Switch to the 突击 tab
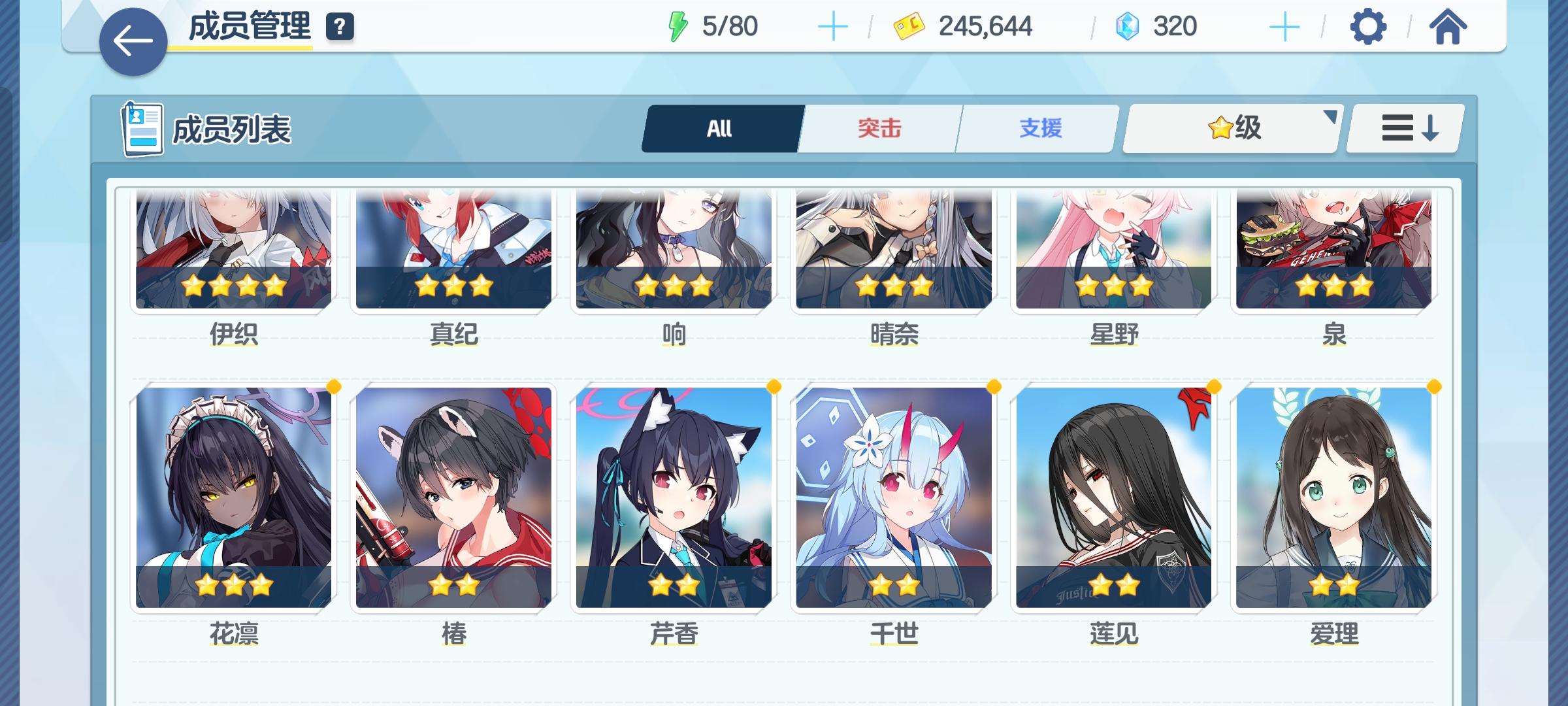The image size is (1568, 706). point(879,128)
